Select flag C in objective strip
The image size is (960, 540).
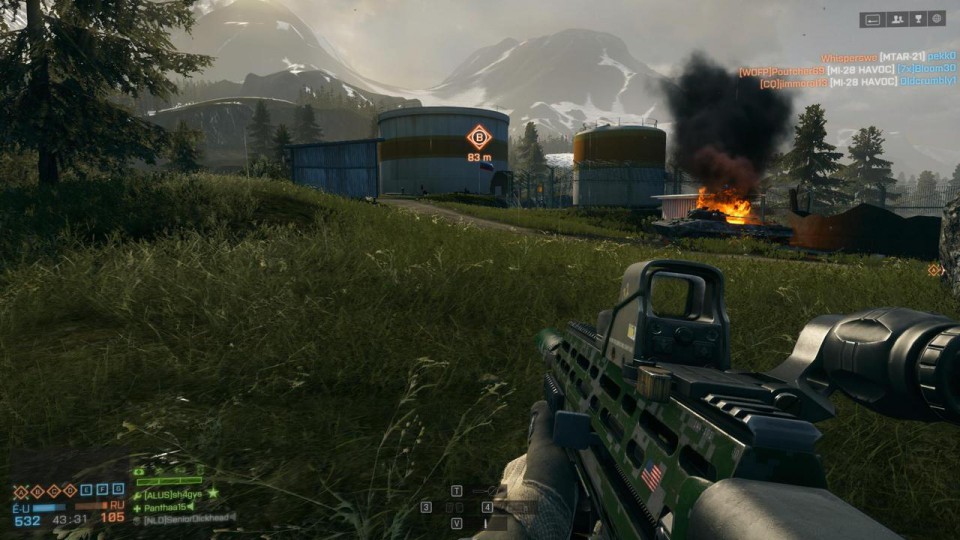(53, 490)
